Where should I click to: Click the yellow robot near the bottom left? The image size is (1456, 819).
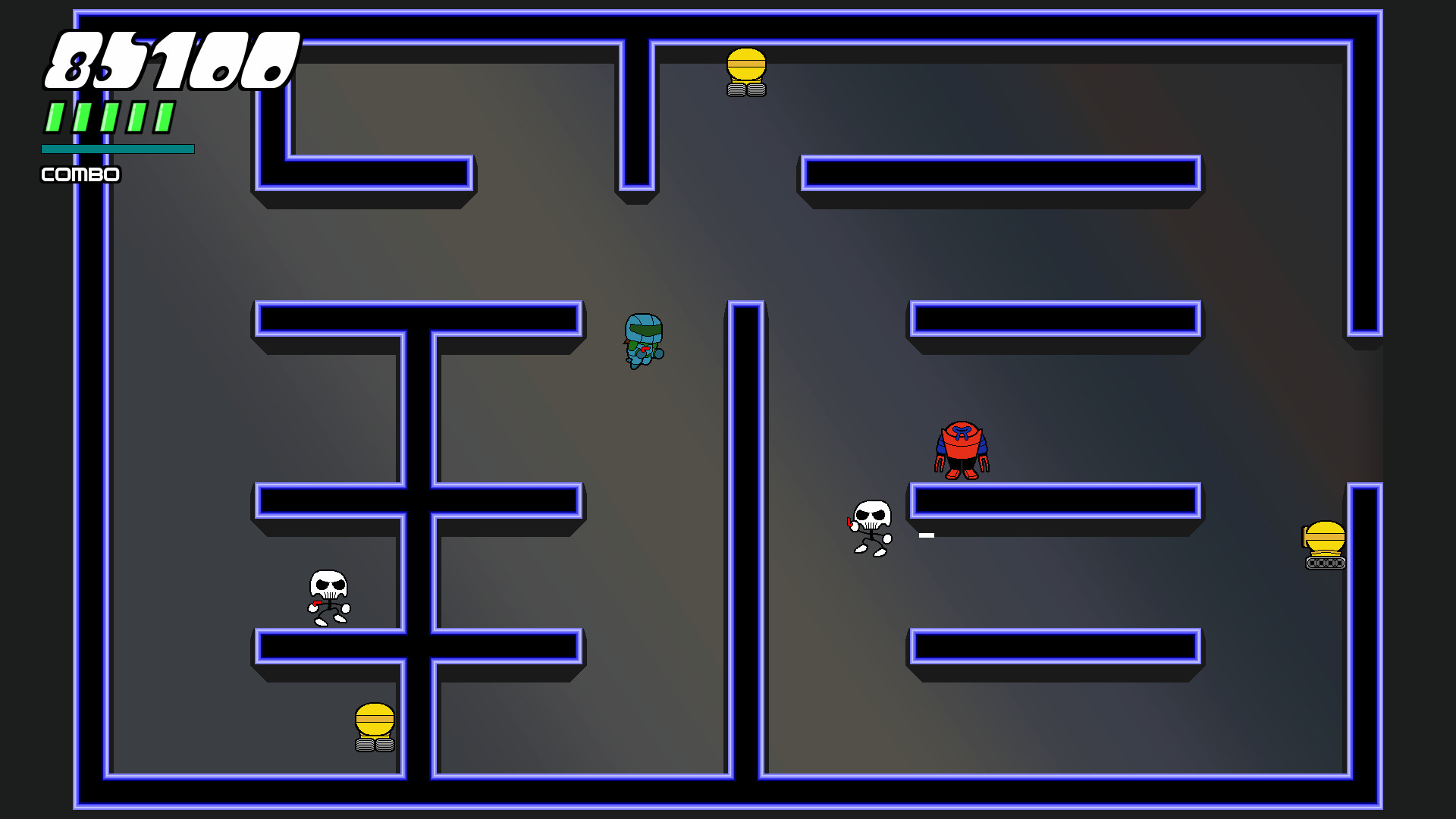[x=373, y=728]
